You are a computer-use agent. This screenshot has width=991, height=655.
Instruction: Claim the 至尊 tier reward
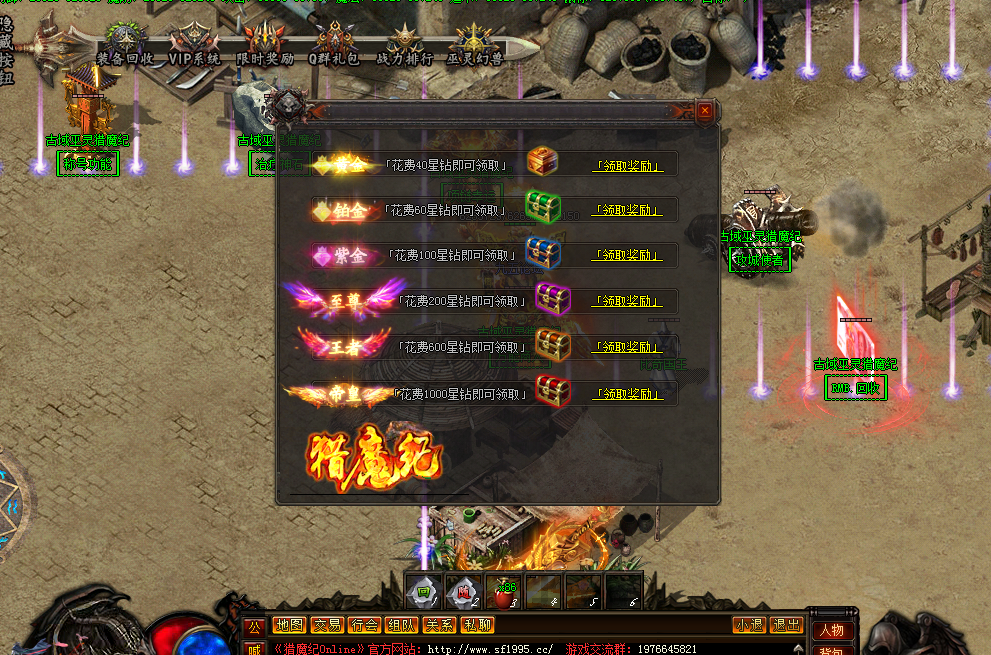tap(627, 301)
